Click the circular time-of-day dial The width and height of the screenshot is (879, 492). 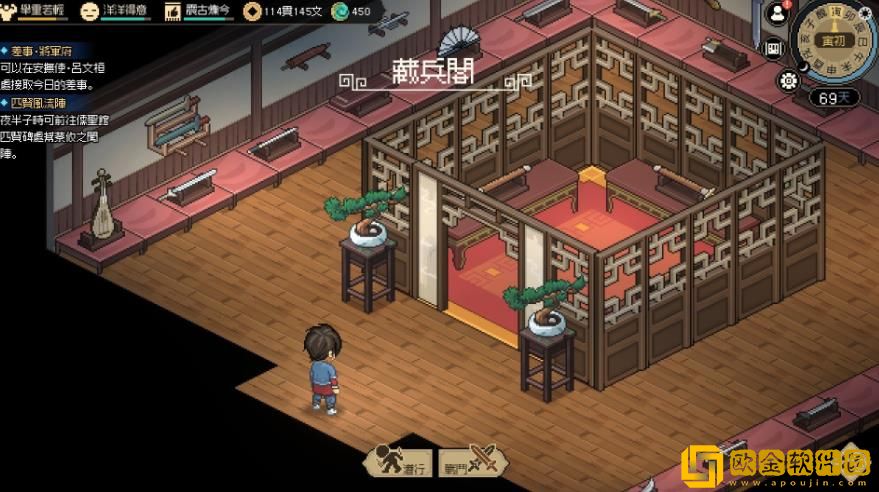(x=832, y=41)
